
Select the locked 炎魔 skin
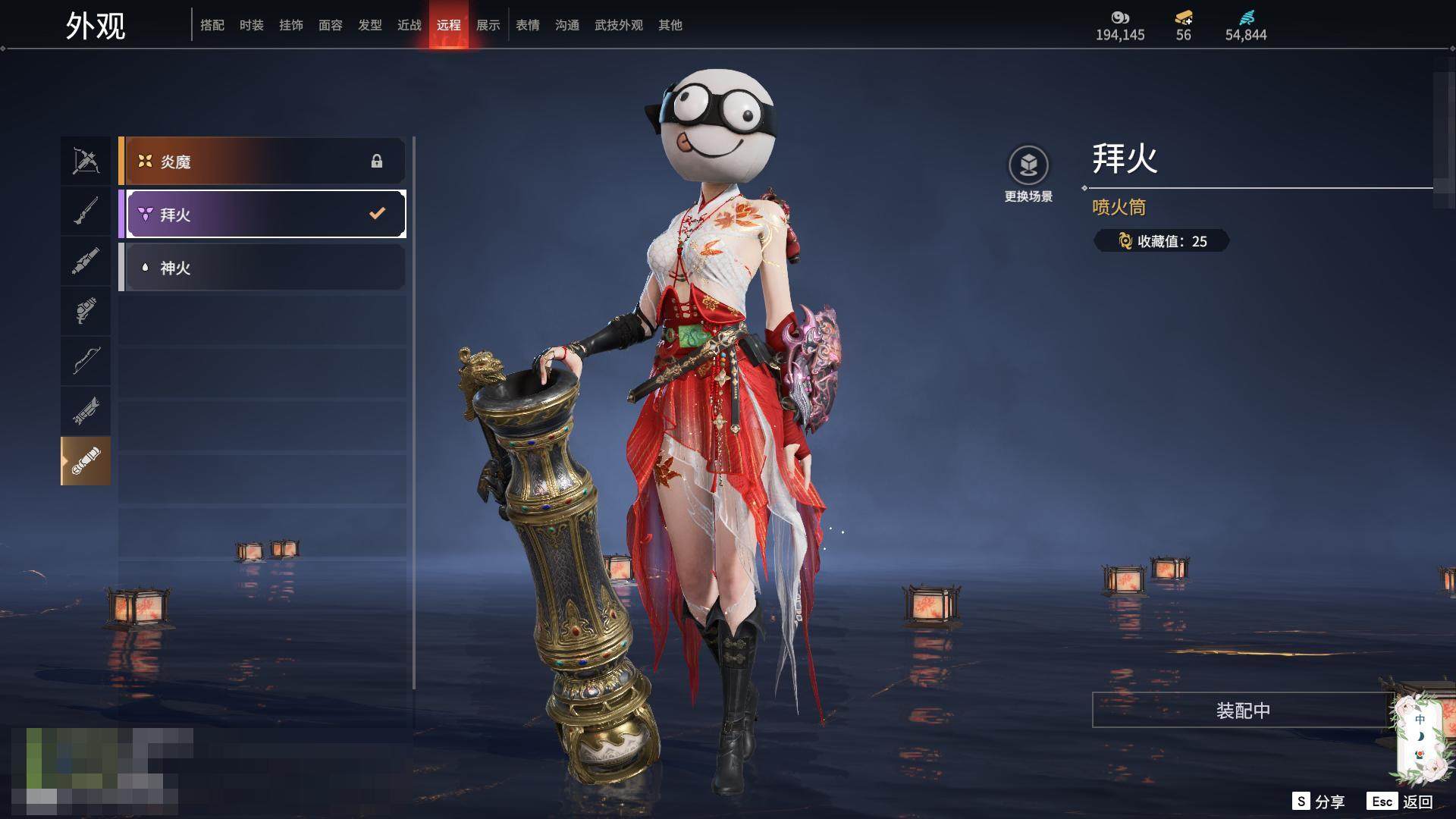click(x=262, y=162)
